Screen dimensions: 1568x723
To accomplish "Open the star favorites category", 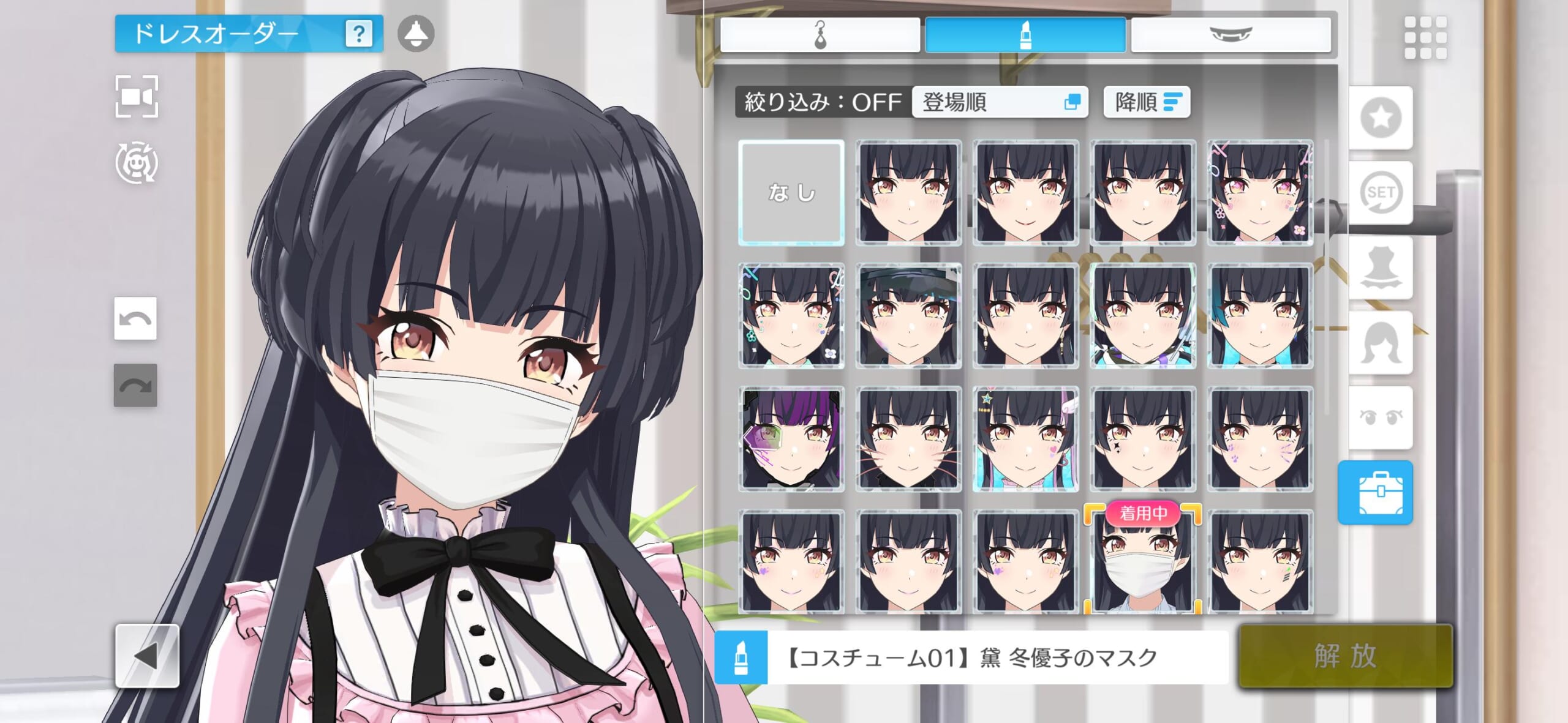I will point(1381,118).
